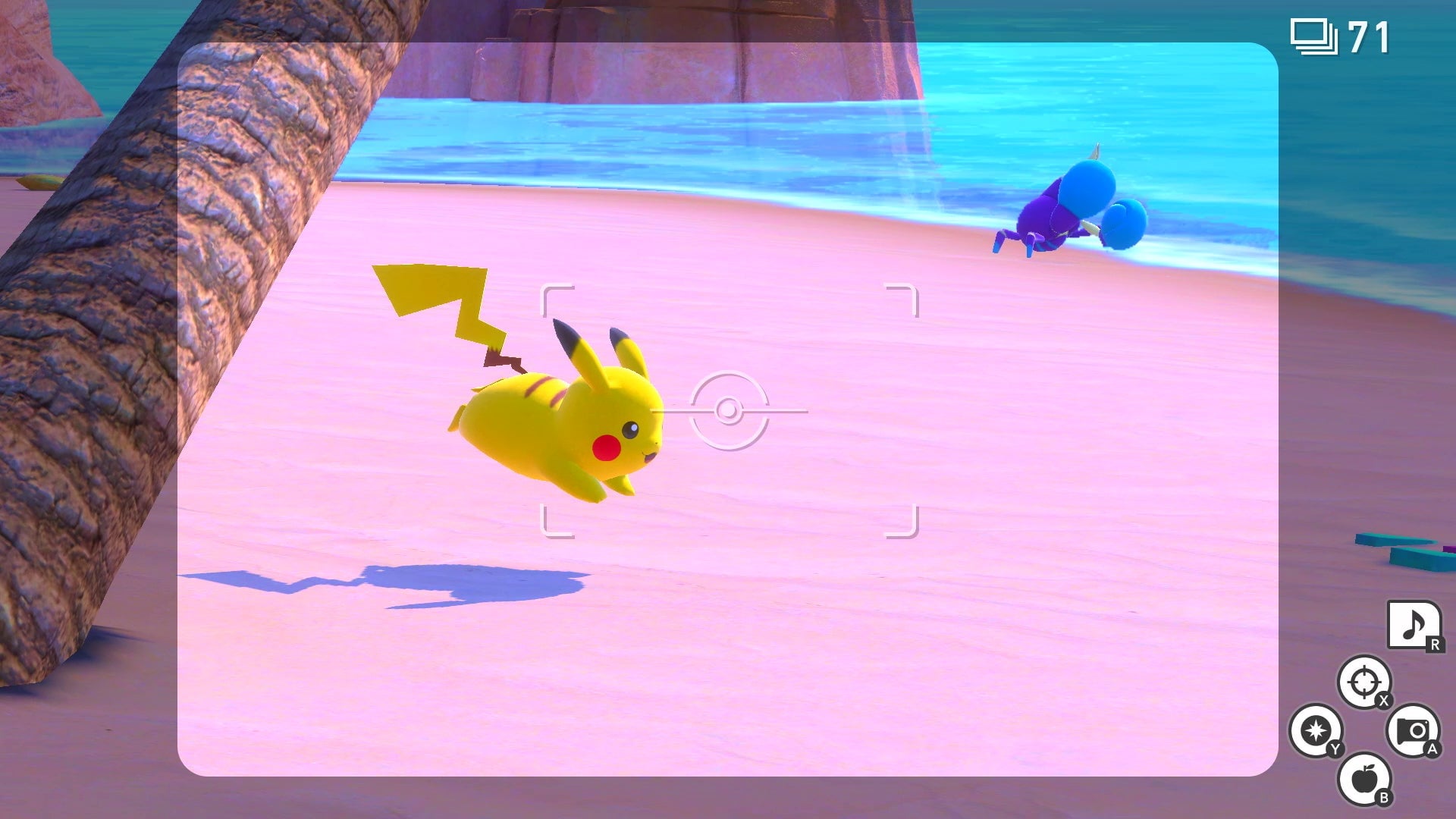1456x819 pixels.
Task: Click the bottom-right focus frame bracket
Action: [904, 522]
